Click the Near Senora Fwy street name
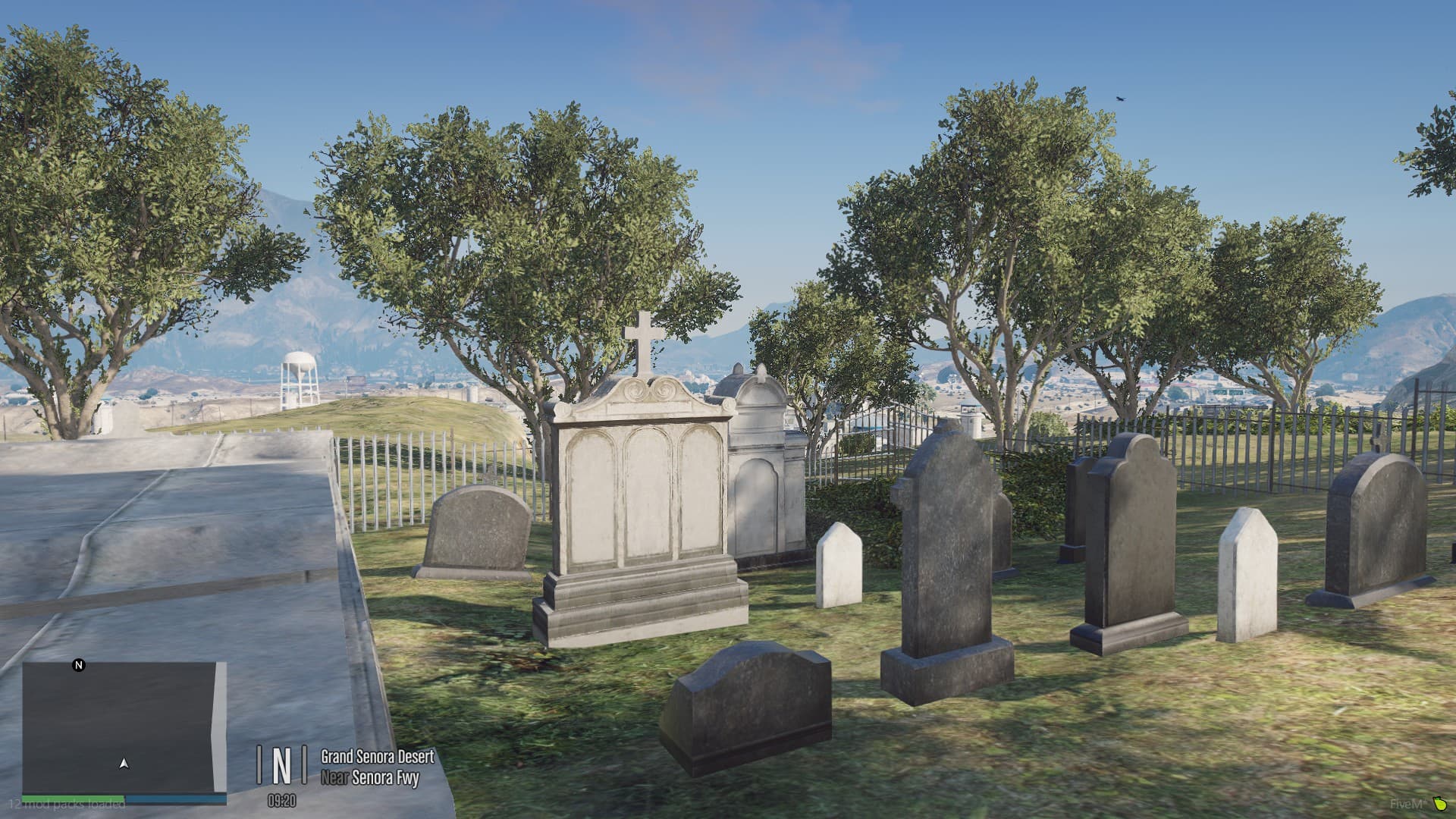Image resolution: width=1456 pixels, height=819 pixels. pos(372,777)
